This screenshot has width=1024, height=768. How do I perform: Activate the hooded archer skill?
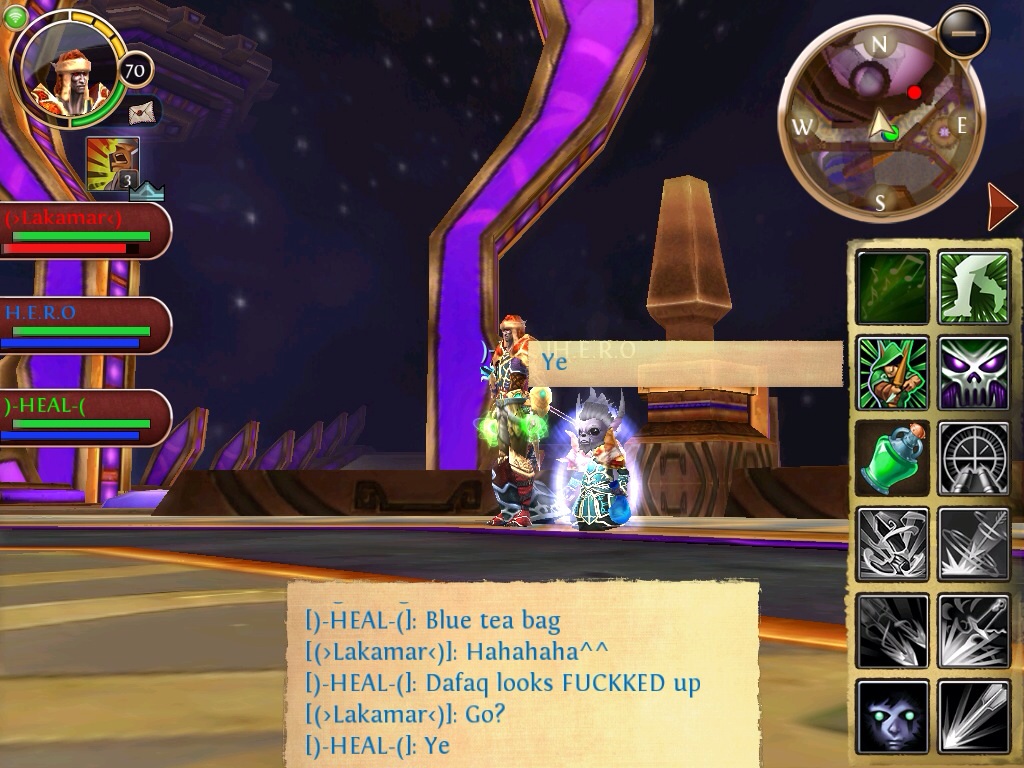point(893,373)
